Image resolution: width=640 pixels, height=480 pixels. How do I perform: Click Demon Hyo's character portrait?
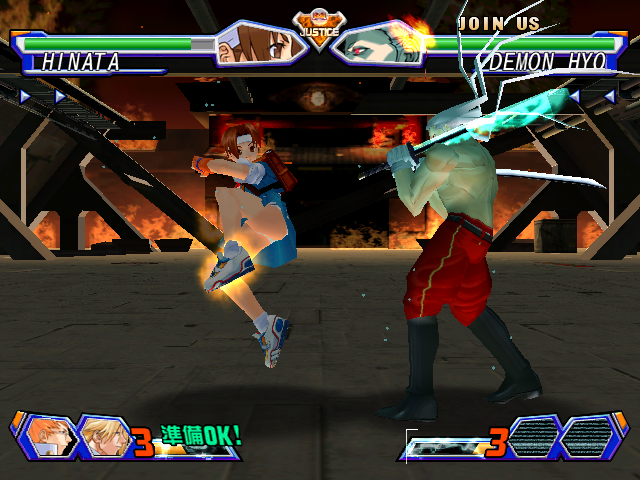[378, 43]
